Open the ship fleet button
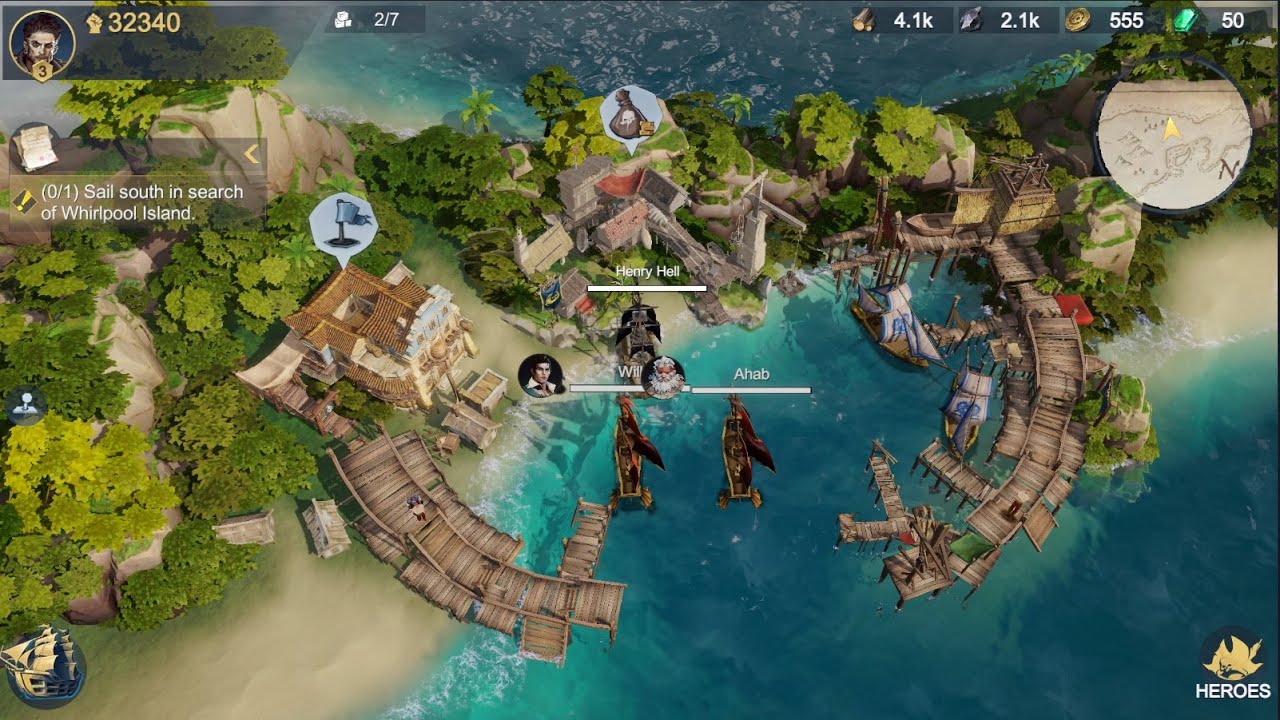The height and width of the screenshot is (720, 1280). 40,662
